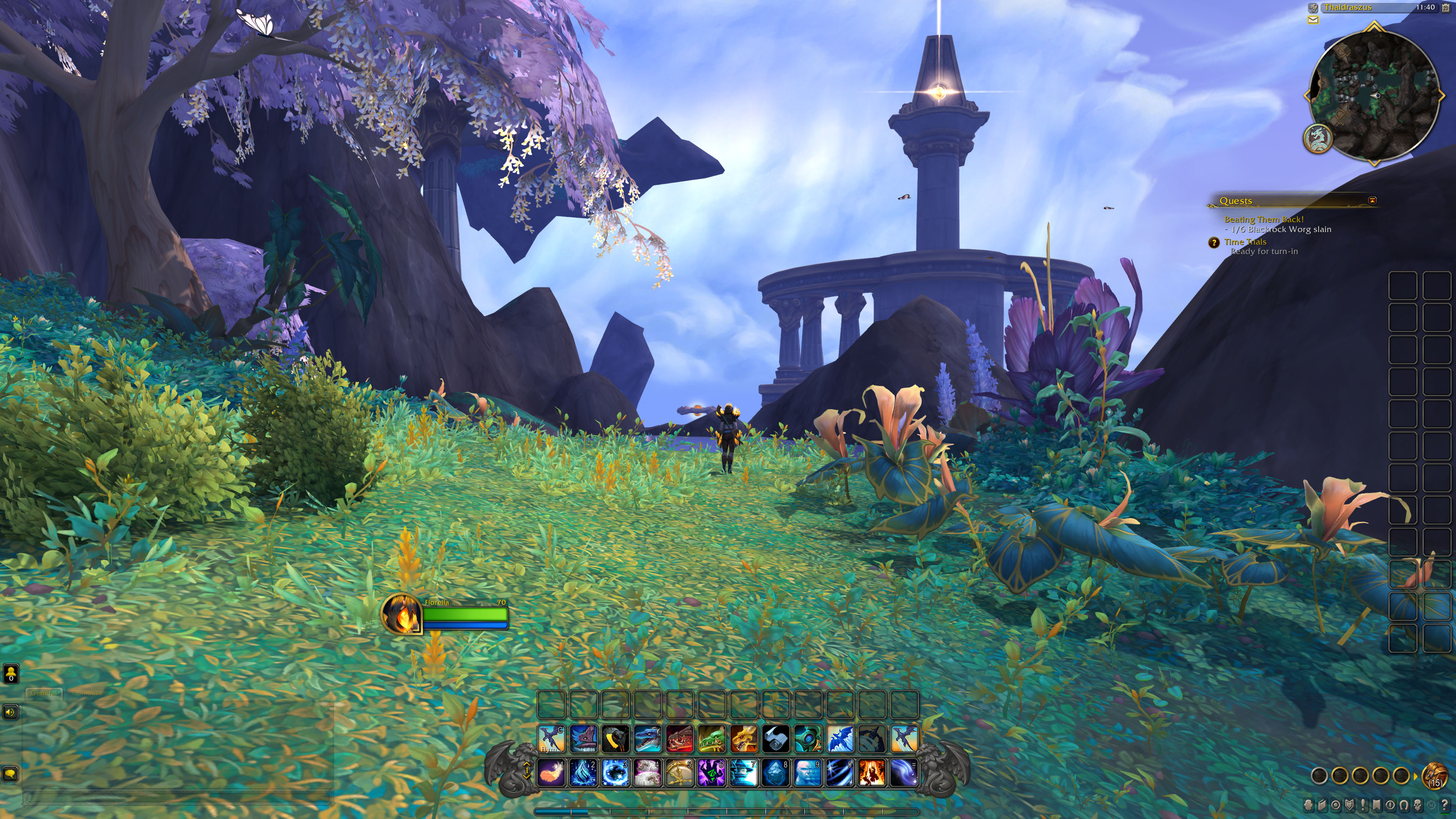Open the main backpack
Screen dimensions: 1456x819
[1434, 775]
